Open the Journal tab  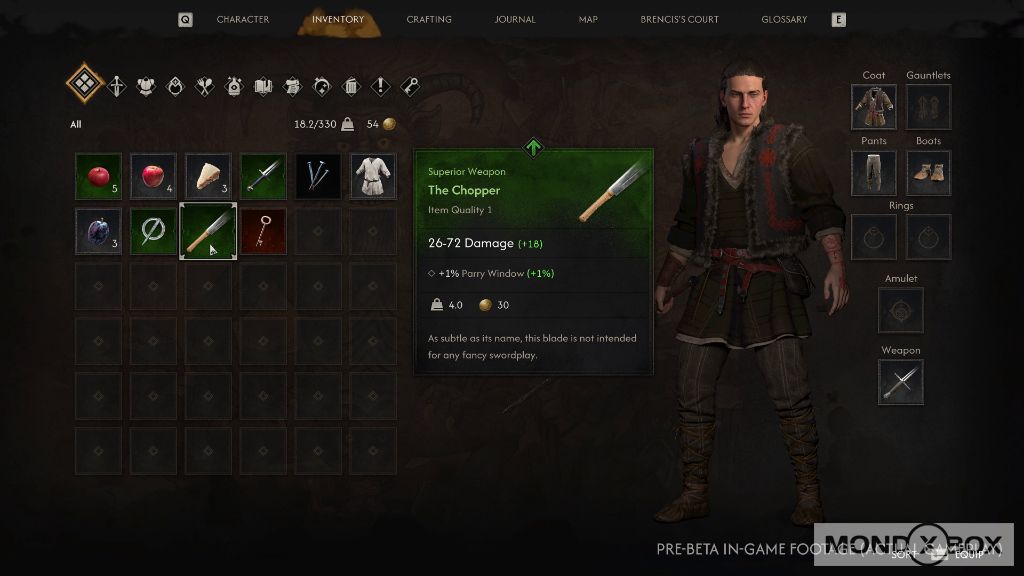[x=515, y=19]
